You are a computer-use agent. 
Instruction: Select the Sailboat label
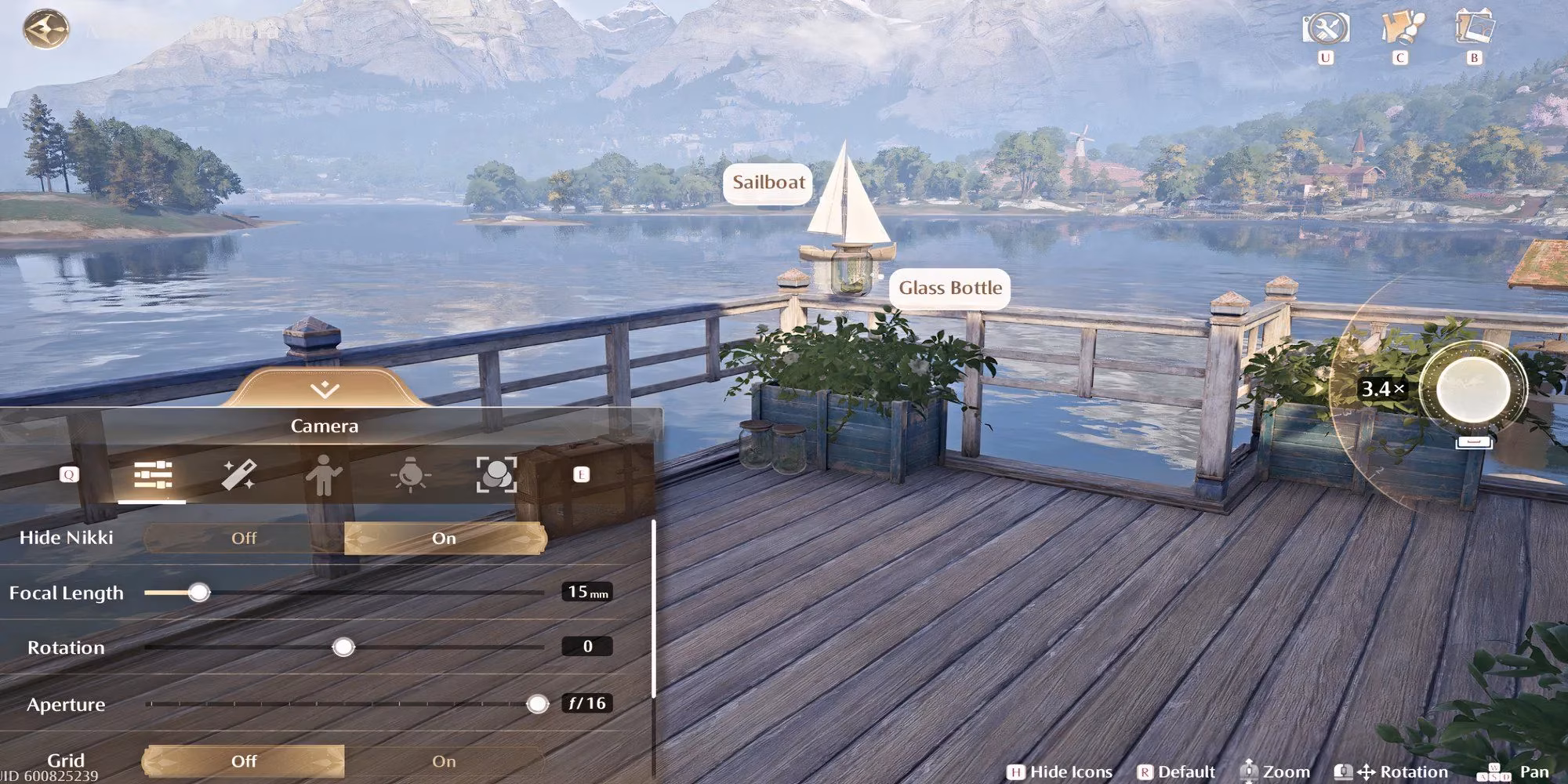[768, 183]
